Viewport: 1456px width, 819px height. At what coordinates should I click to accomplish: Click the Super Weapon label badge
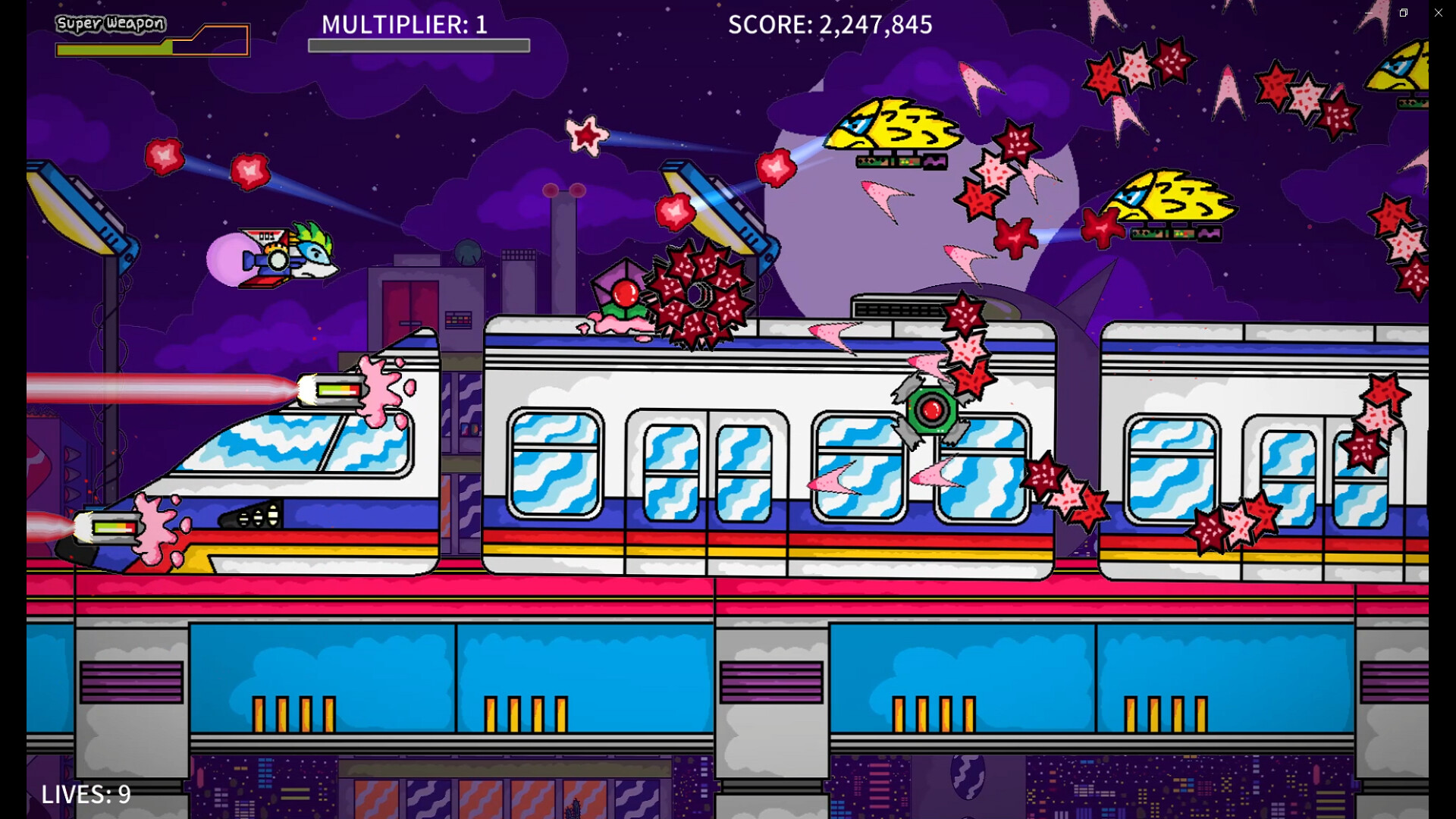pos(110,23)
